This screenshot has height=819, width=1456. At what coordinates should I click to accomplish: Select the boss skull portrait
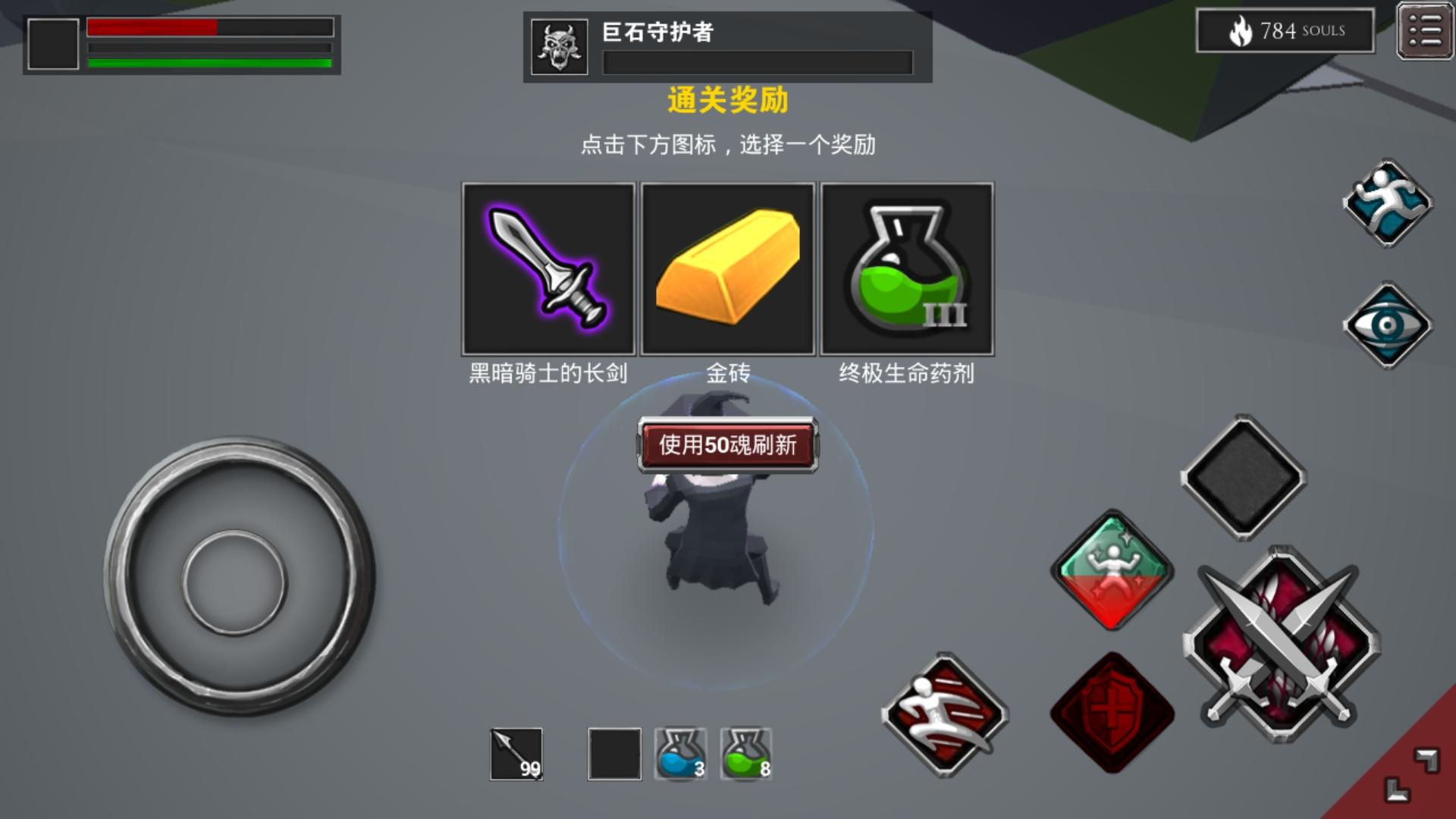[560, 45]
